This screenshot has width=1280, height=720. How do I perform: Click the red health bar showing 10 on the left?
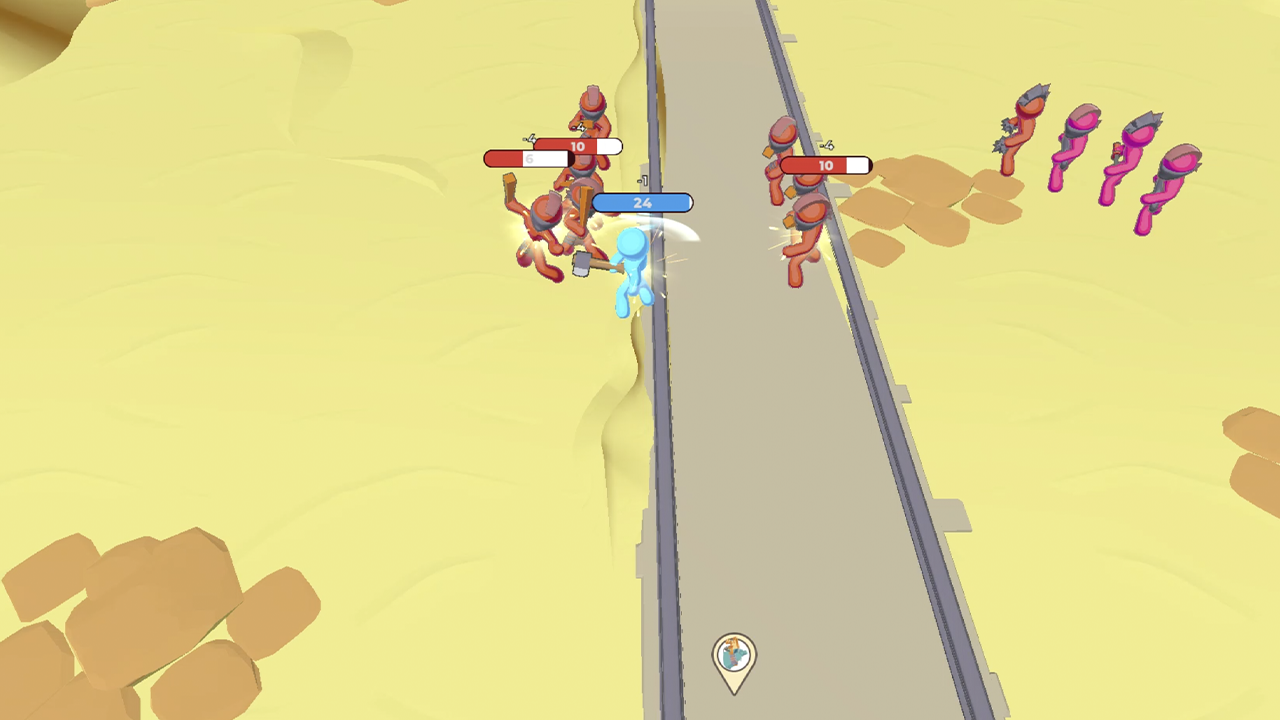click(x=577, y=146)
